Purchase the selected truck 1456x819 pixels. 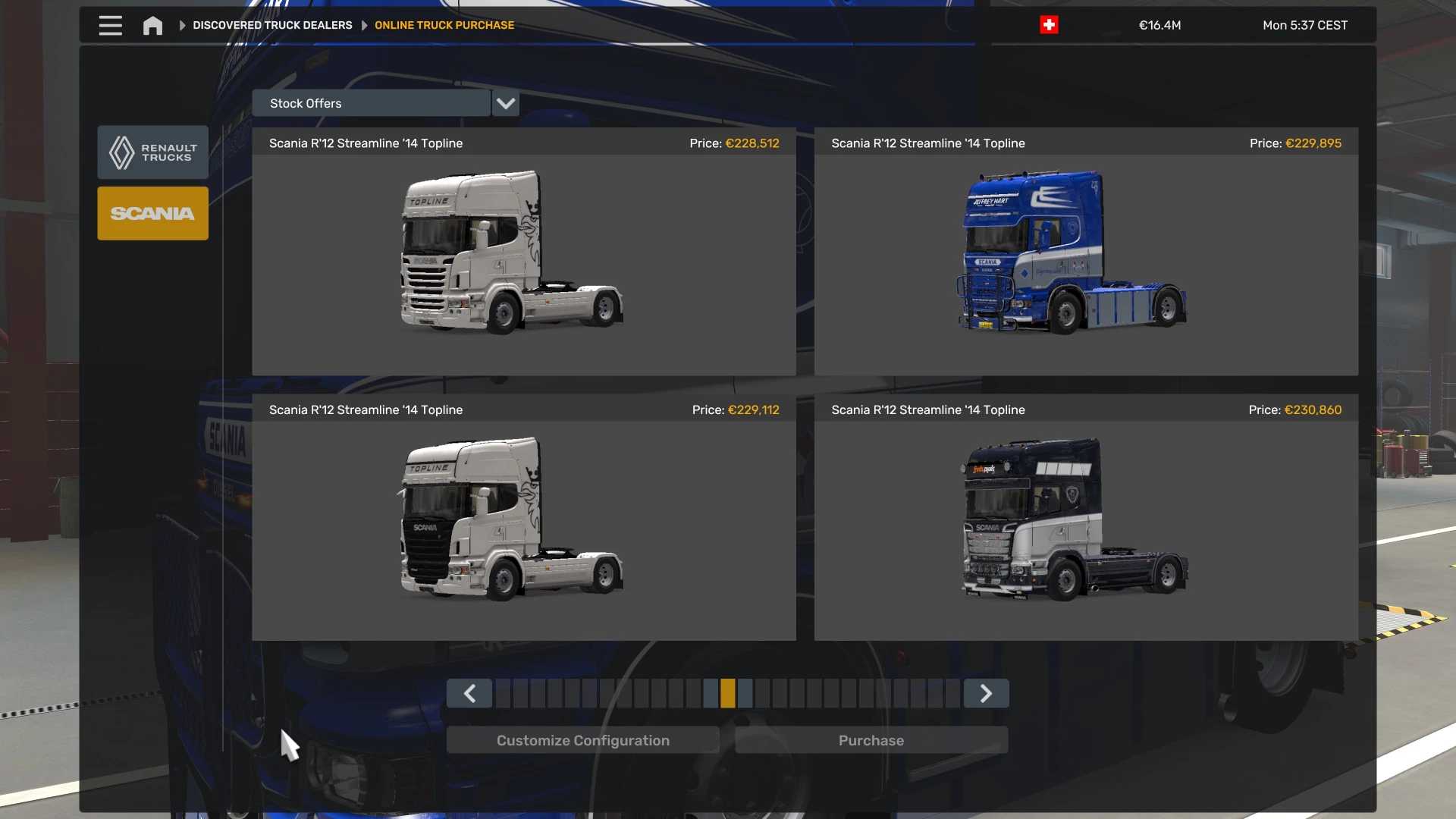(871, 741)
